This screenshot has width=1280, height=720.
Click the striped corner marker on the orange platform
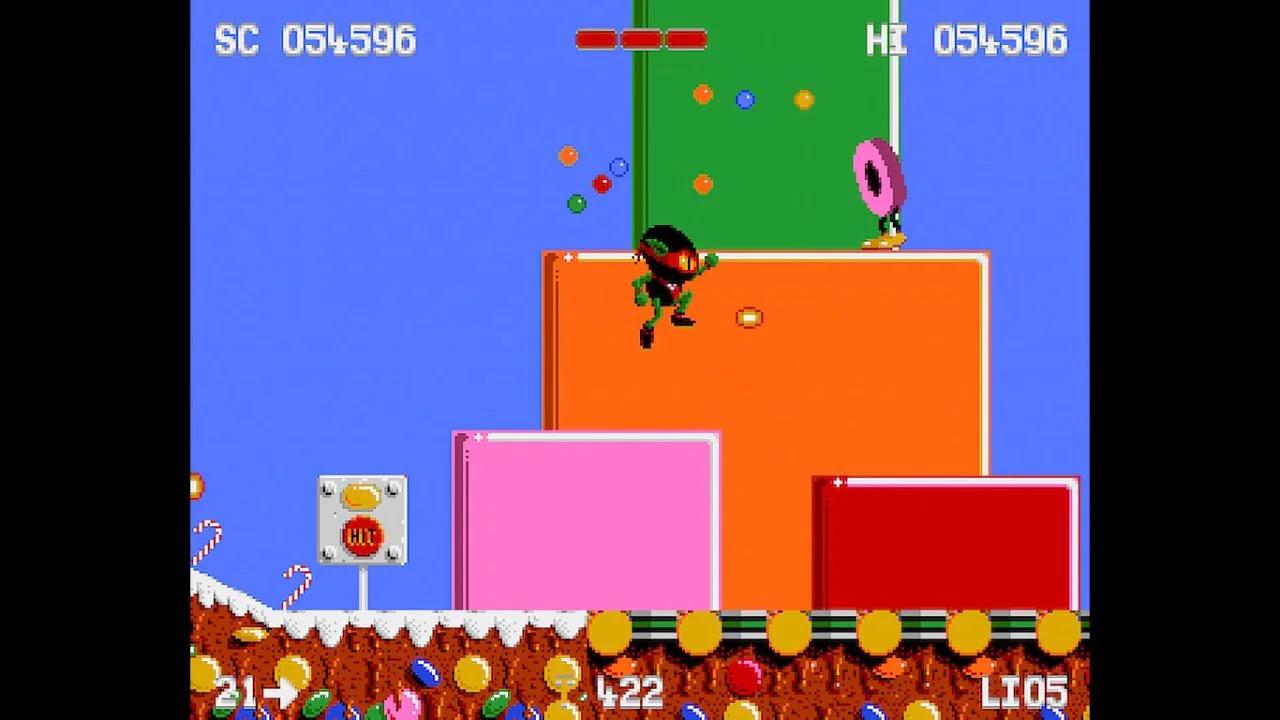pyautogui.click(x=567, y=258)
